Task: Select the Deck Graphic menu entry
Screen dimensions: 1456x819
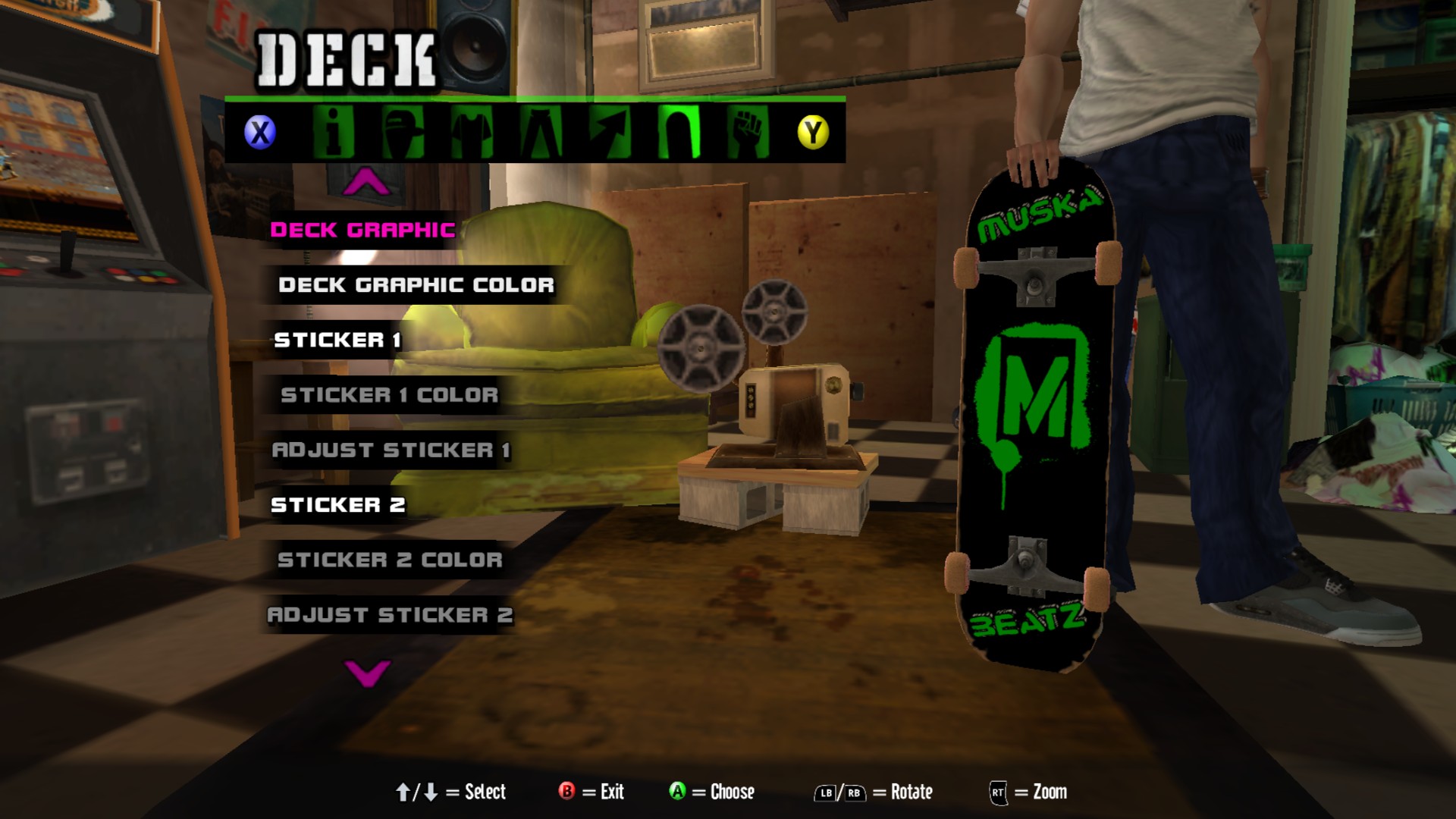Action: tap(362, 230)
